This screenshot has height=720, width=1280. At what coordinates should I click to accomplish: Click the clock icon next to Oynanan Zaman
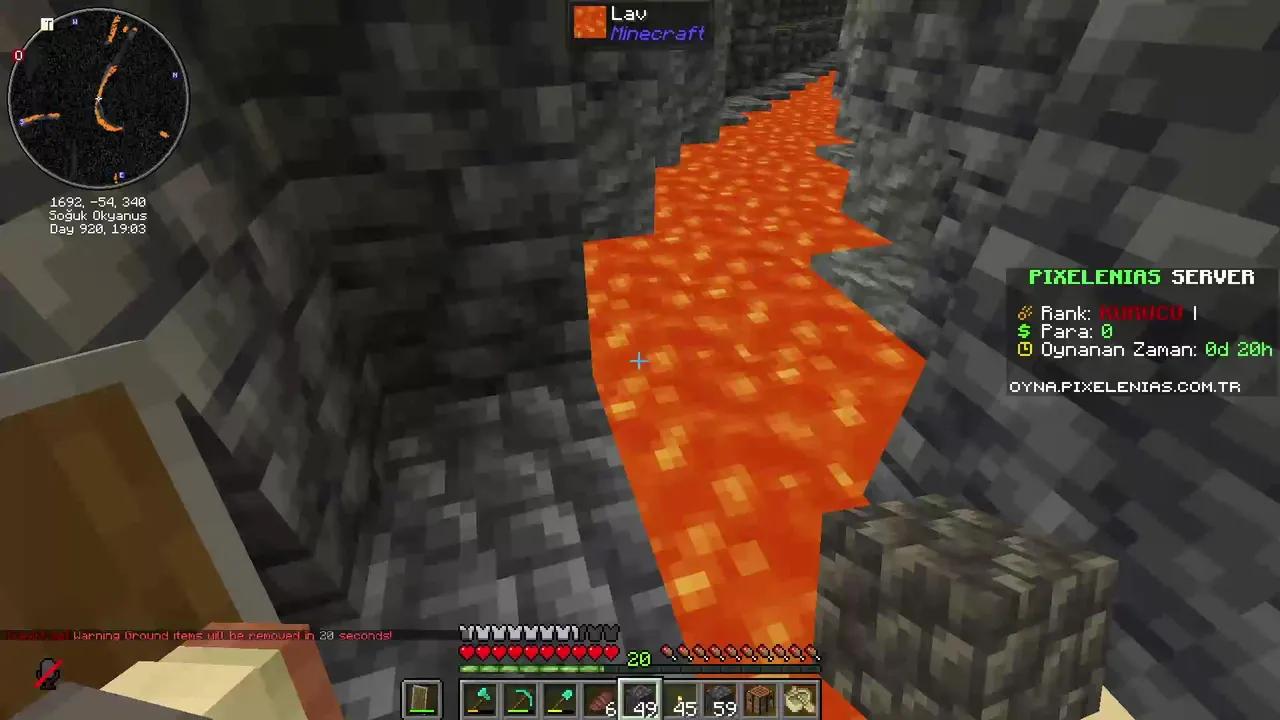(1024, 349)
